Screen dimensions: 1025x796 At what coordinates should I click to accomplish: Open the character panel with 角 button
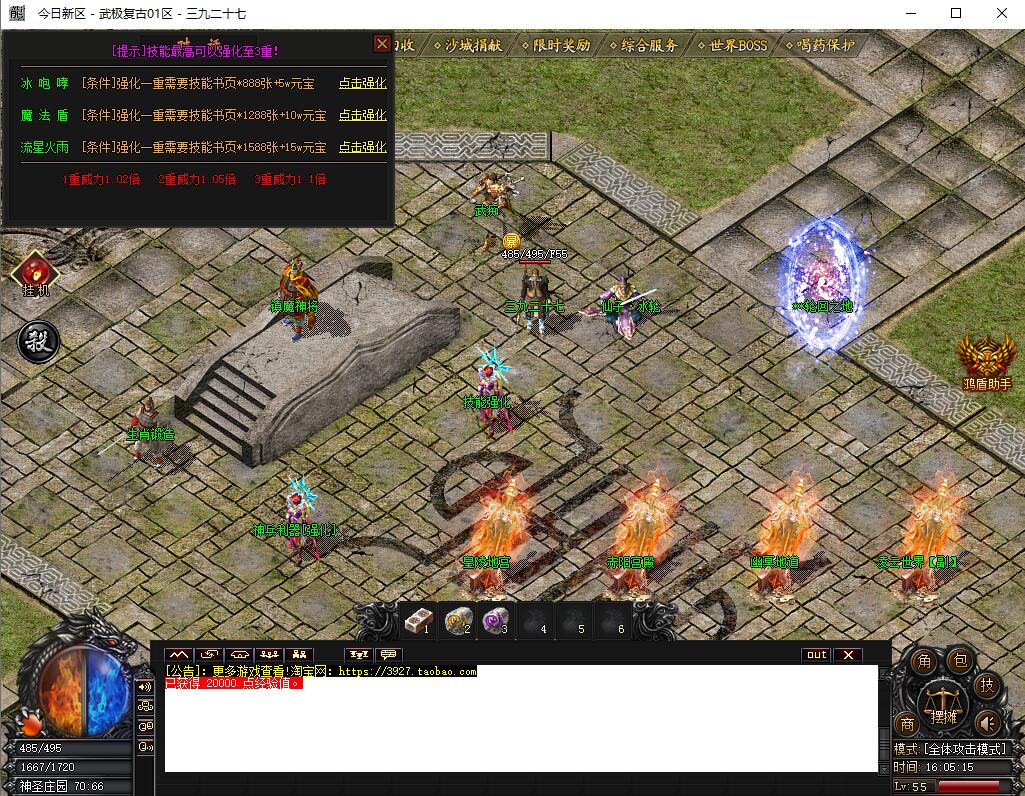[x=925, y=661]
